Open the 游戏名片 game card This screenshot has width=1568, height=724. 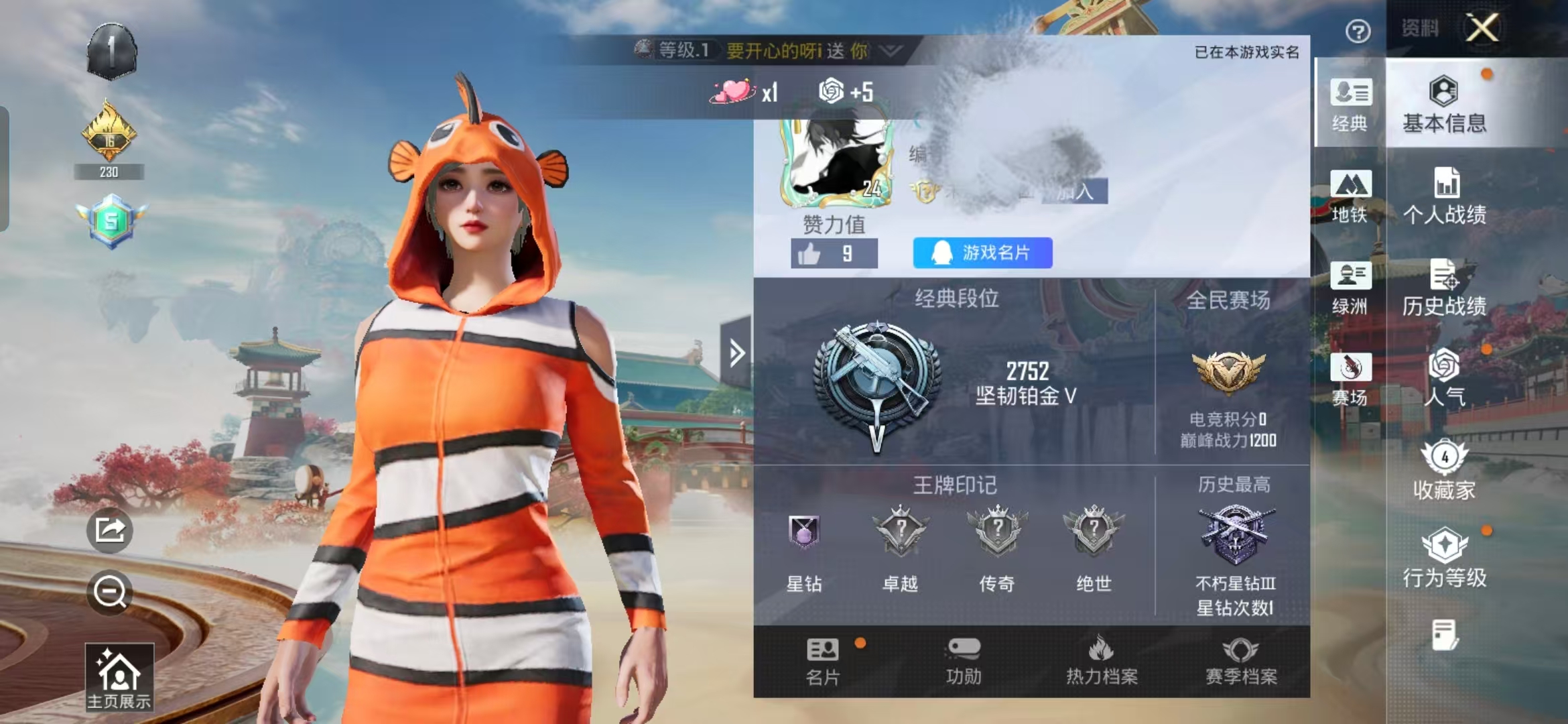982,253
